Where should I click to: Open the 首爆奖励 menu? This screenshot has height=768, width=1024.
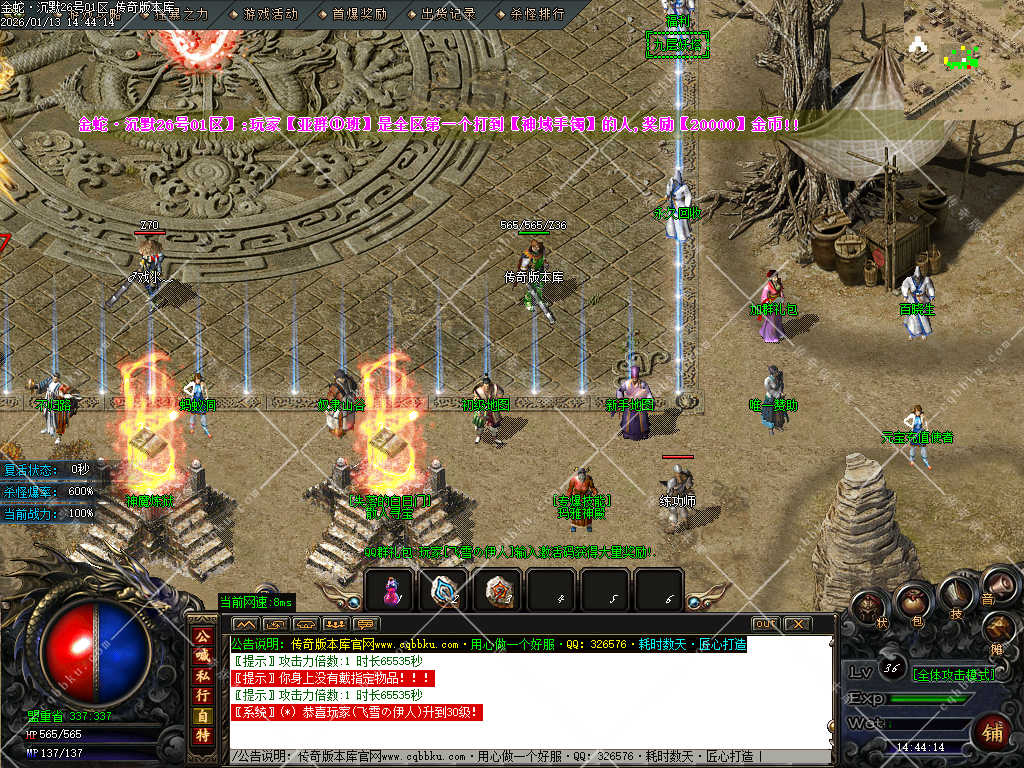[x=359, y=14]
